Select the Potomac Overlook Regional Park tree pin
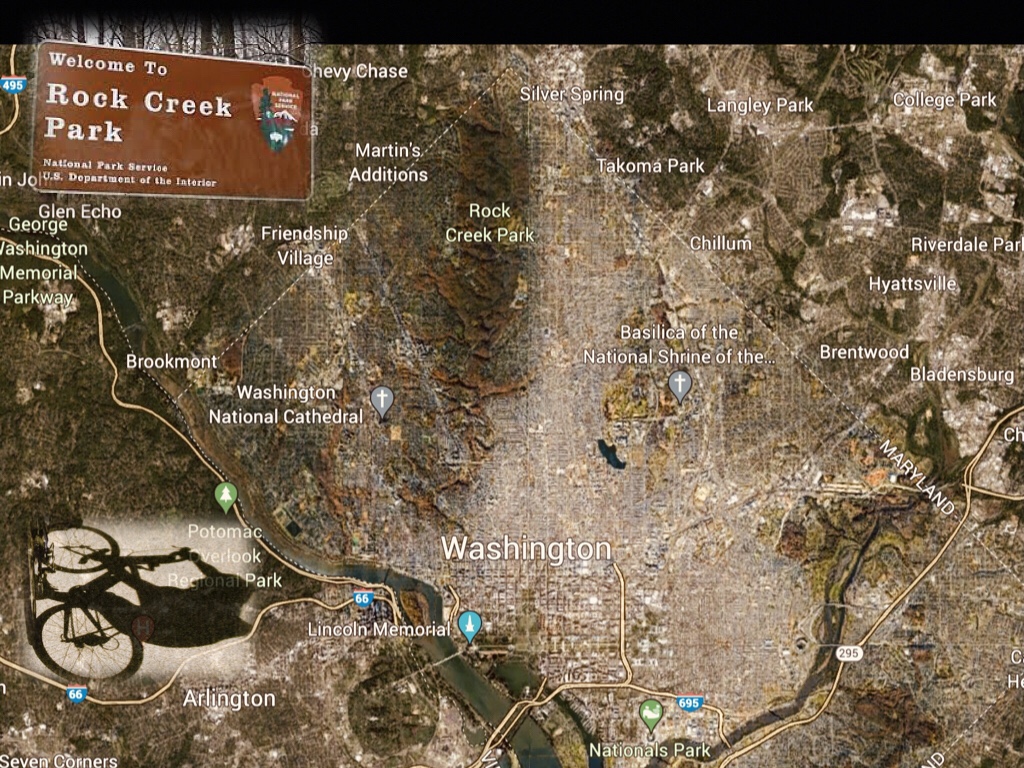Image resolution: width=1024 pixels, height=768 pixels. point(226,495)
